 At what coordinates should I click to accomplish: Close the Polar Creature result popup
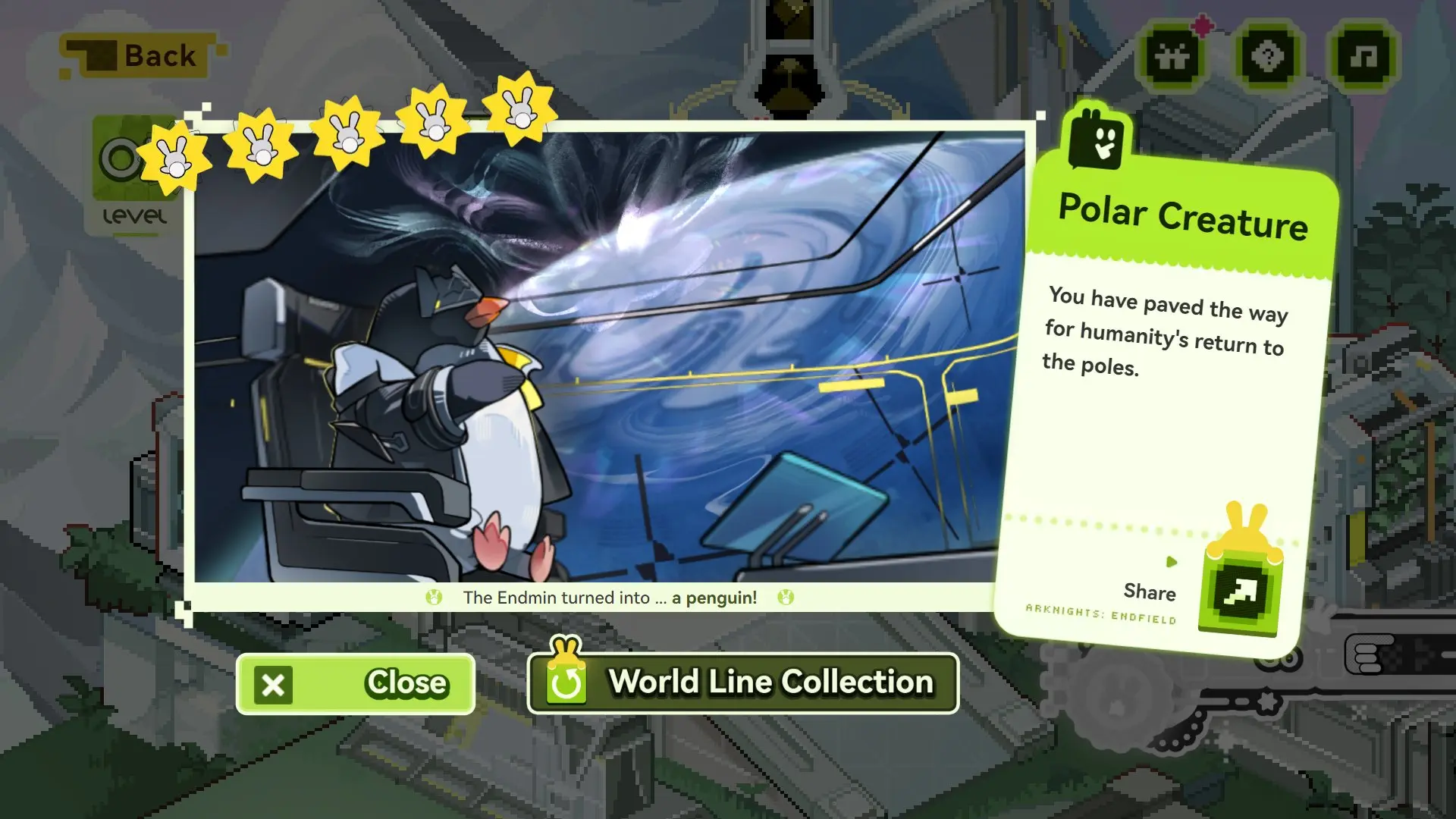pos(356,683)
